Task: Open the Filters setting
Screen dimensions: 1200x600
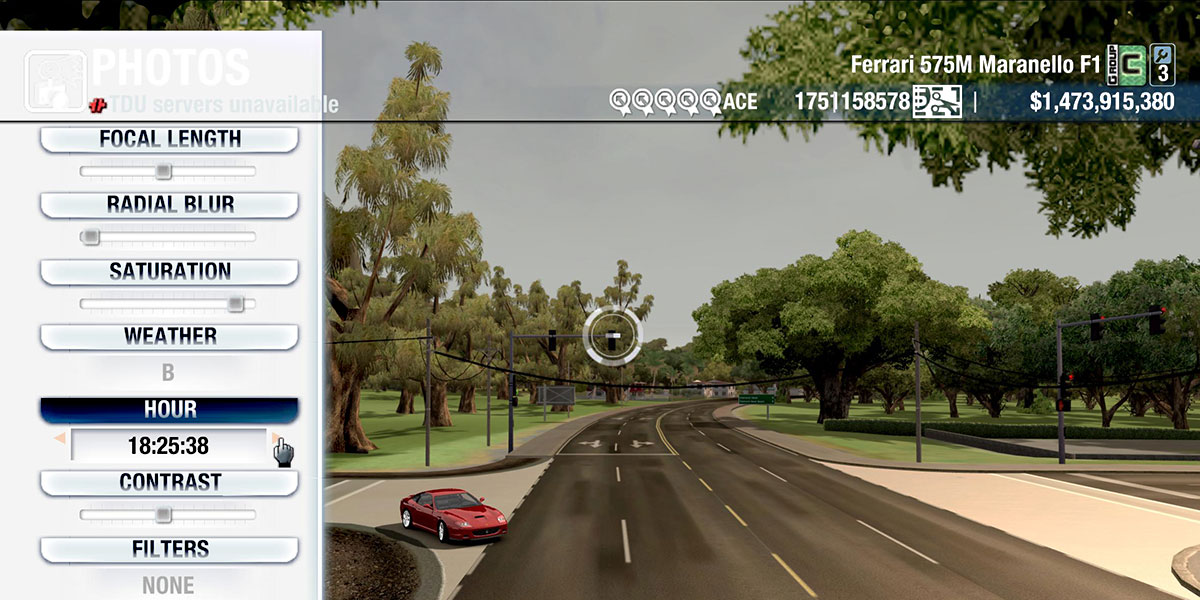Action: pyautogui.click(x=169, y=549)
